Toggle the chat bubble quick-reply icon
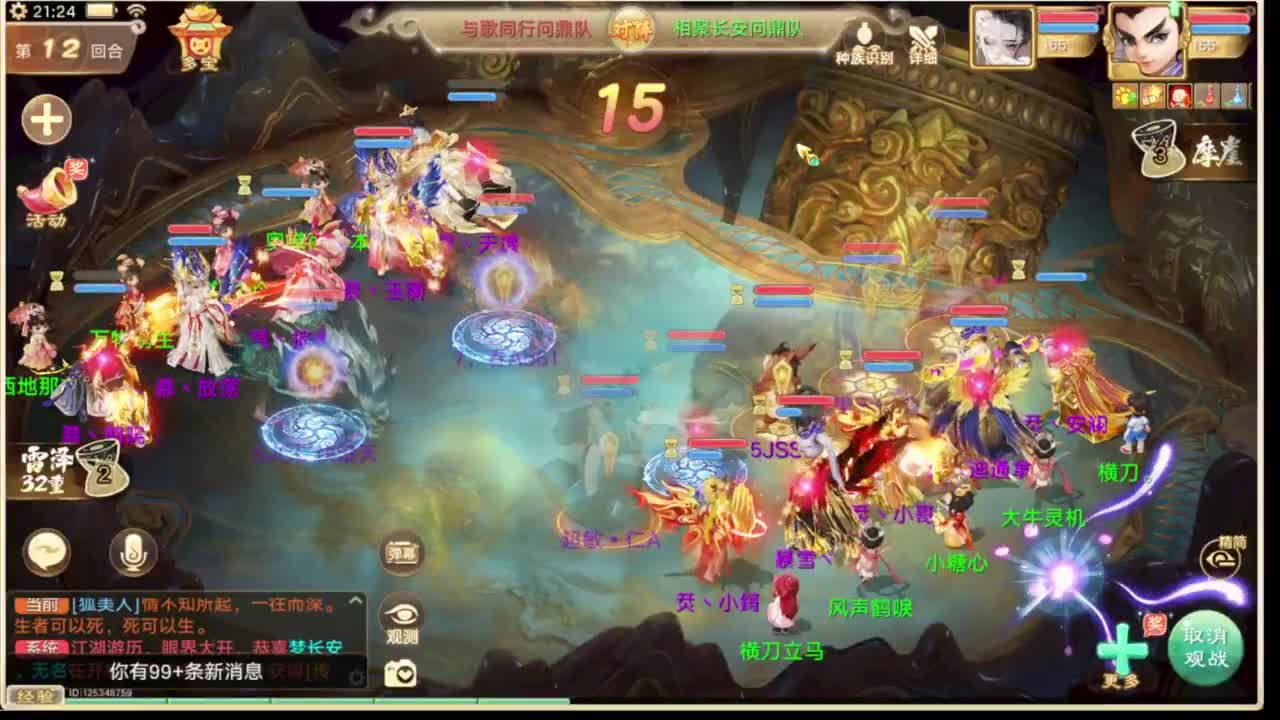 (x=45, y=550)
